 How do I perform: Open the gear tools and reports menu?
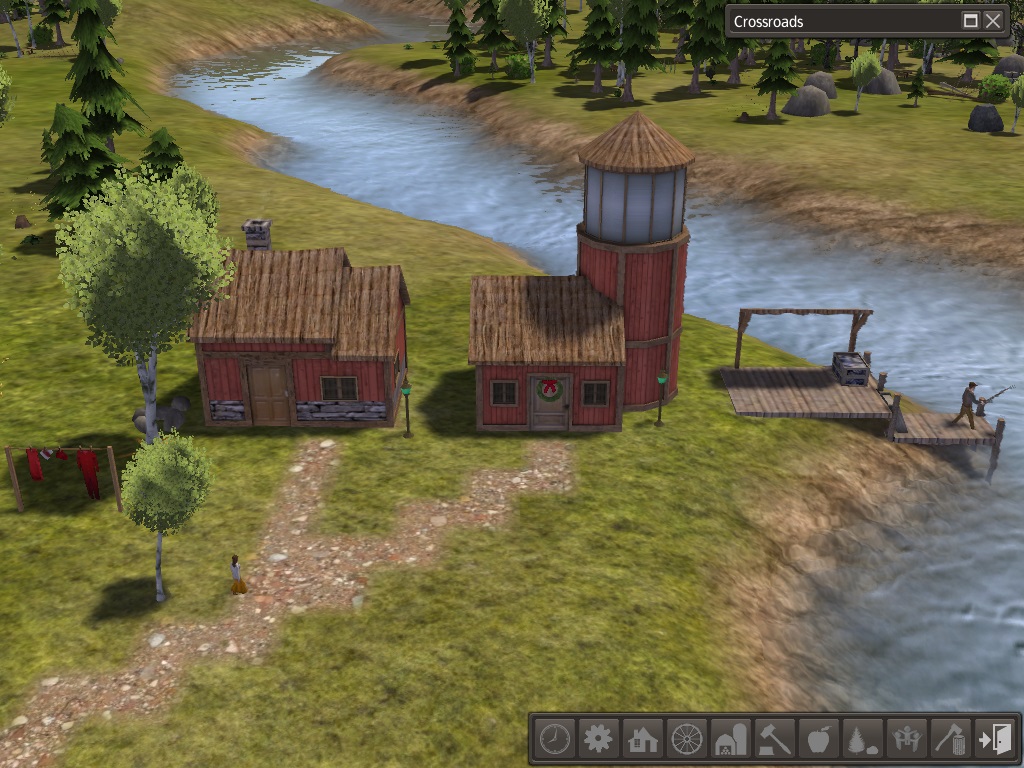pyautogui.click(x=598, y=740)
